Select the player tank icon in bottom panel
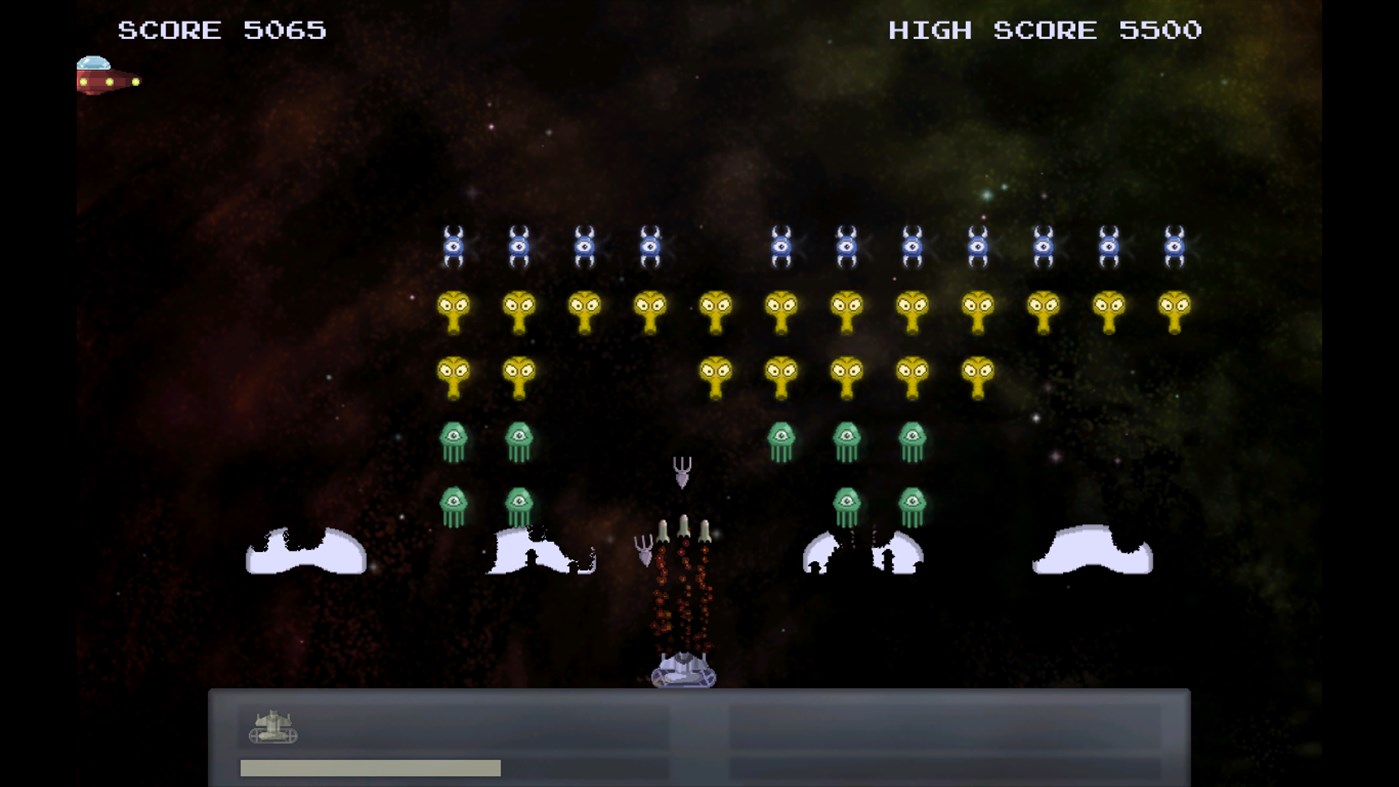Image resolution: width=1399 pixels, height=787 pixels. click(270, 727)
